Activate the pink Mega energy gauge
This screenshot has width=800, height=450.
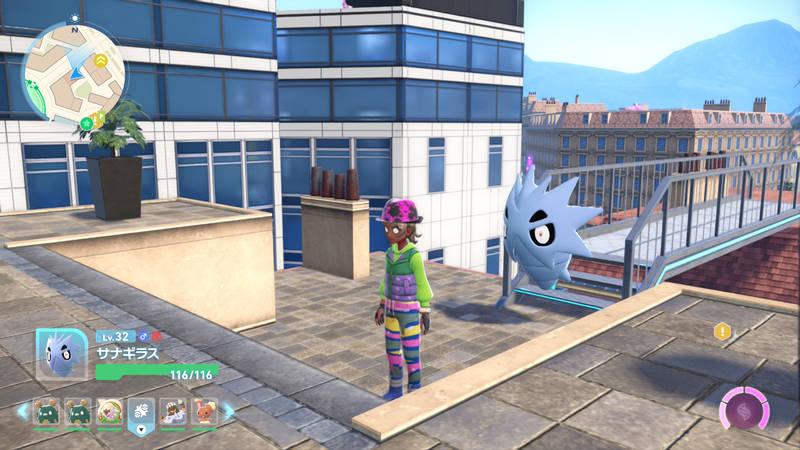point(744,412)
